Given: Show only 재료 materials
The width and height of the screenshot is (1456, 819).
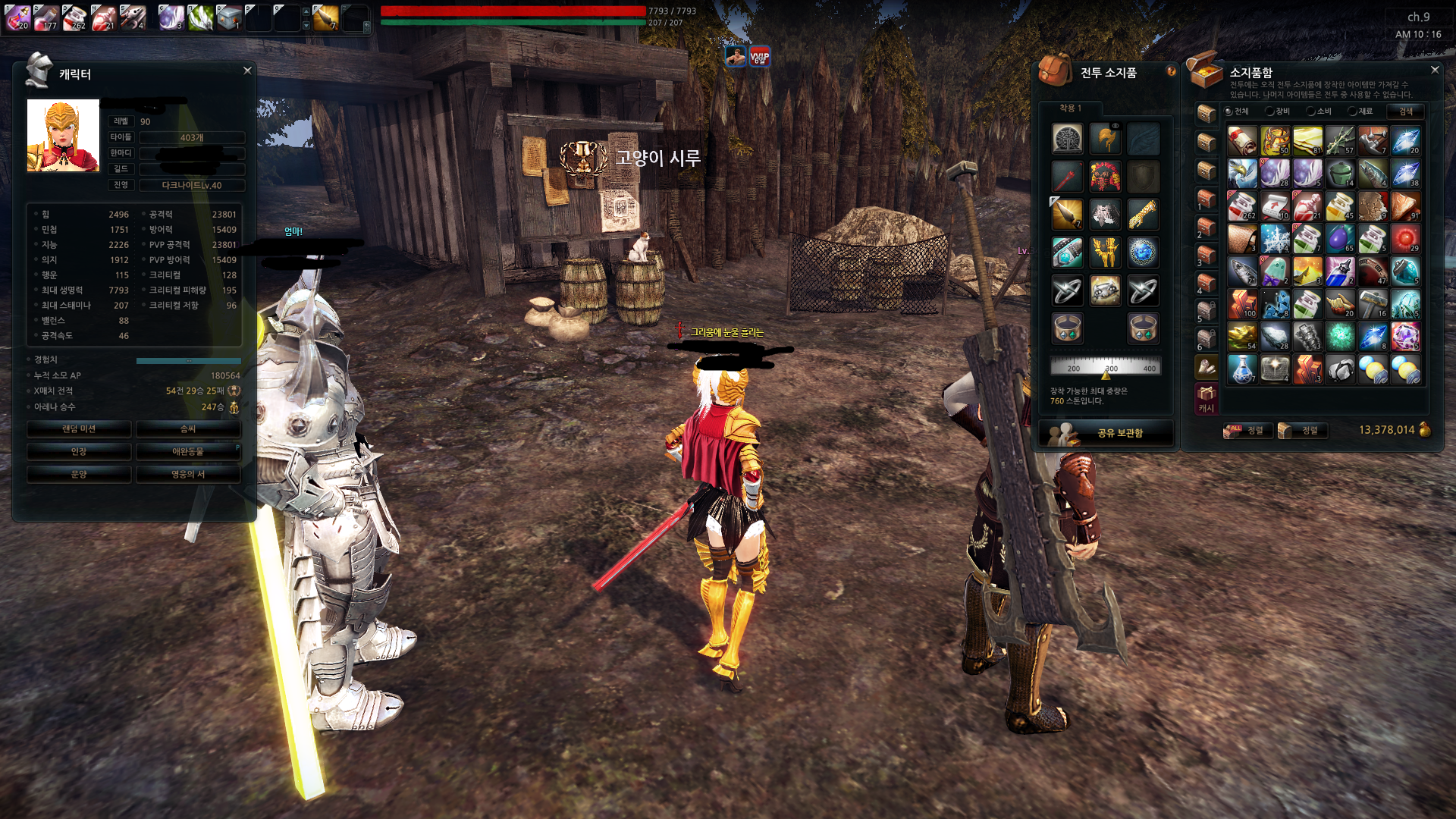Looking at the screenshot, I should tap(1360, 111).
